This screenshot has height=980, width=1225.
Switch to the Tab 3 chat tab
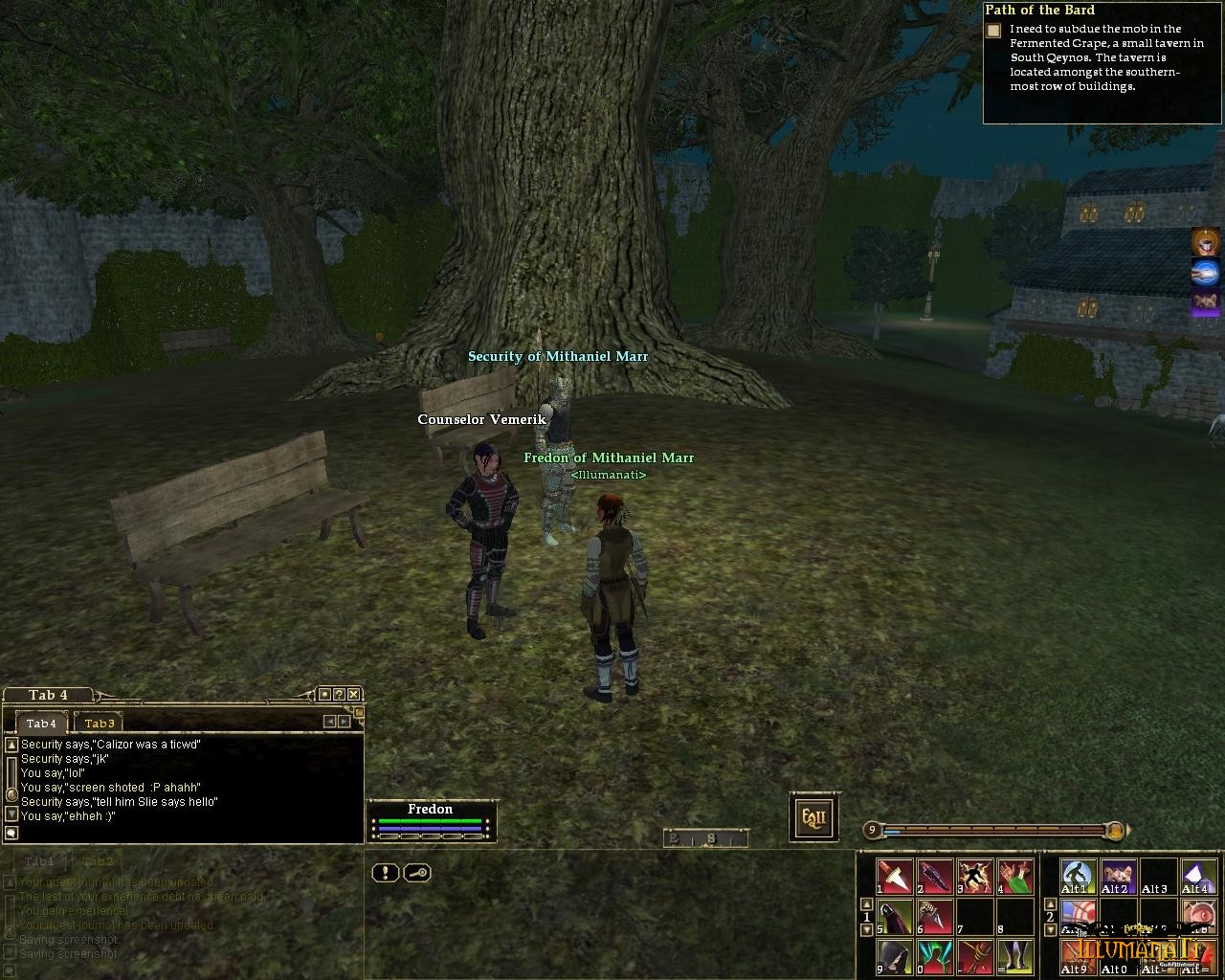pos(99,724)
